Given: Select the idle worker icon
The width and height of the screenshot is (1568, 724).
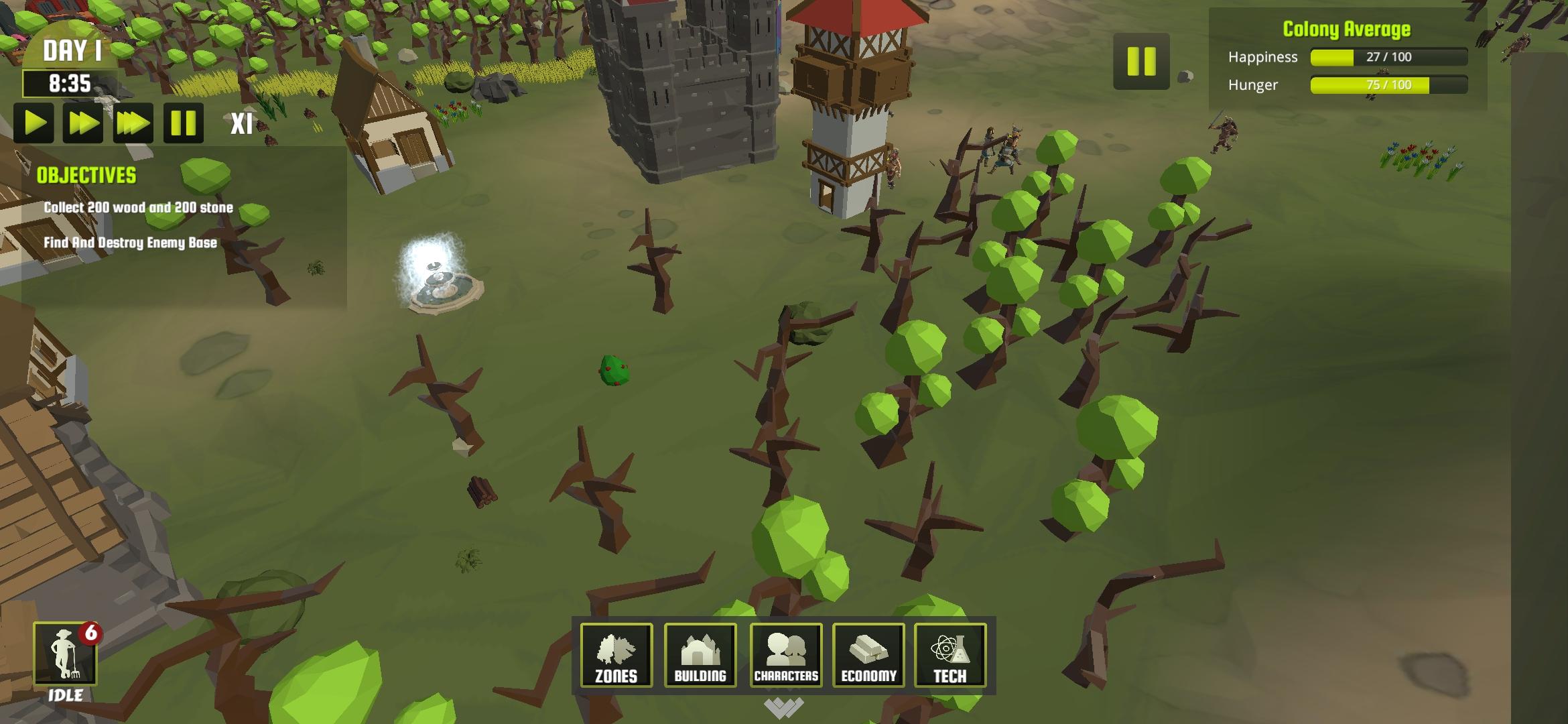Looking at the screenshot, I should click(68, 652).
